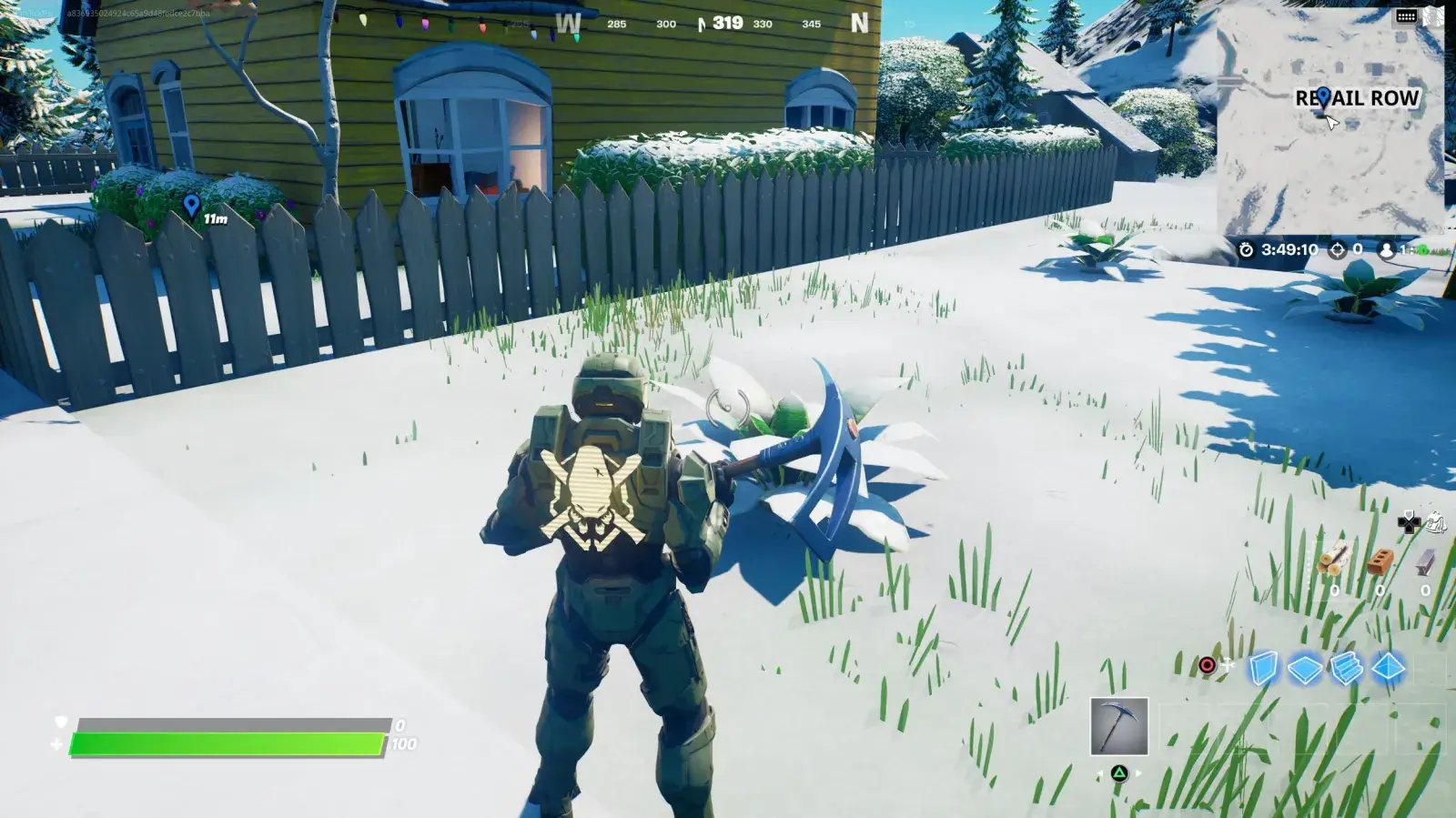The image size is (1456, 818).
Task: Select the metal resource icon
Action: pos(1424,561)
